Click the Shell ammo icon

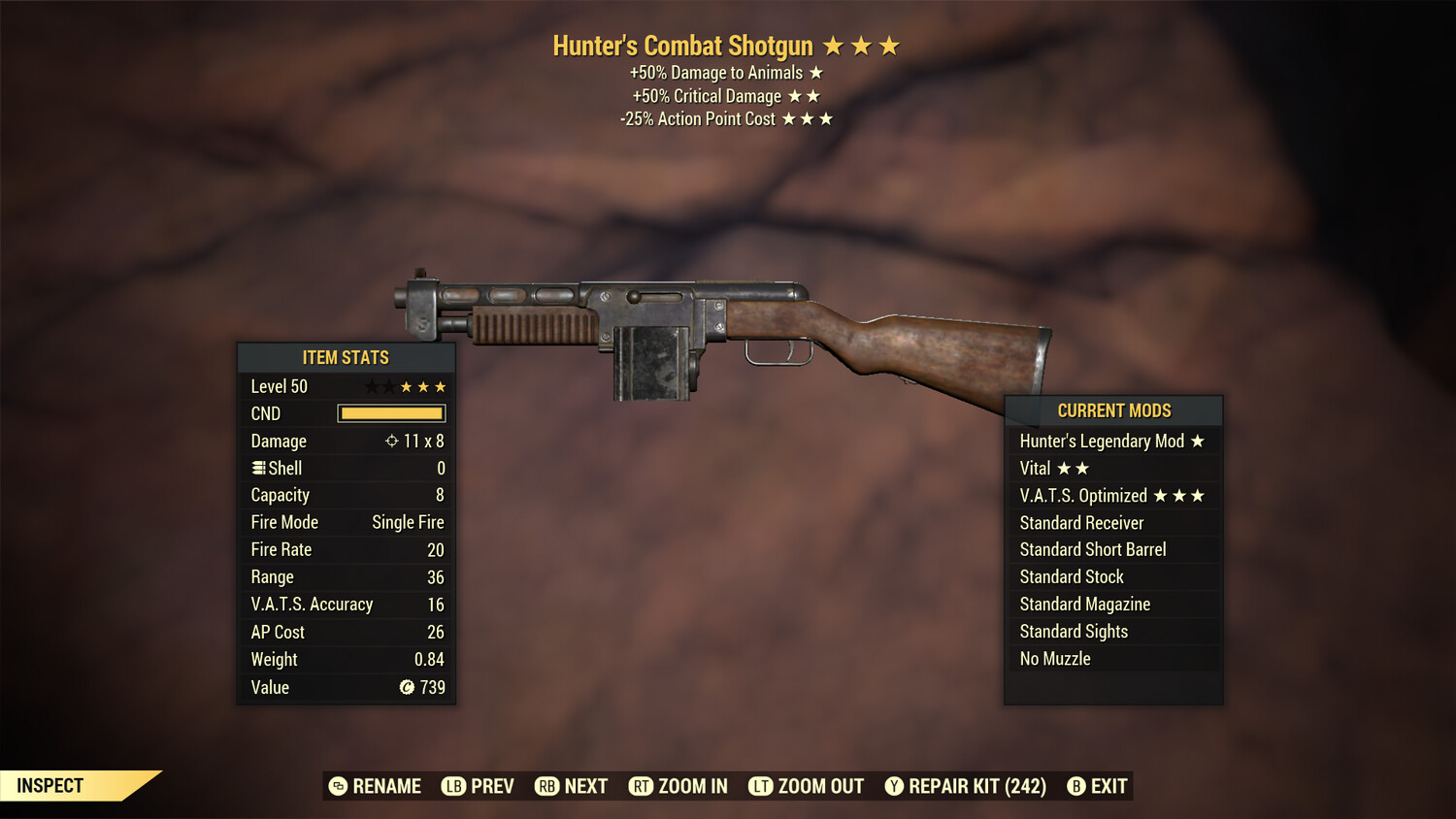click(x=258, y=468)
